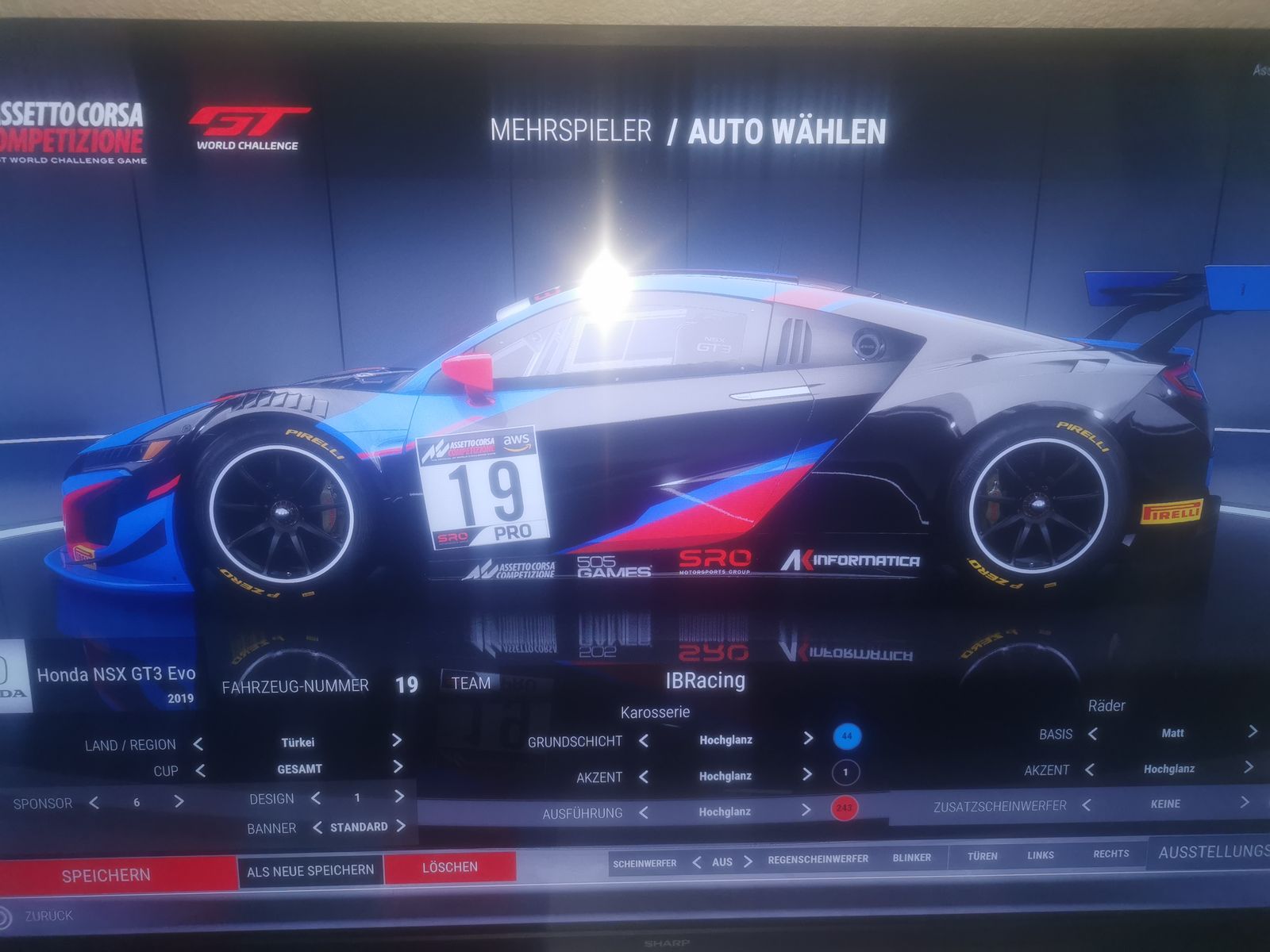Delete the livery with Löschen
1270x952 pixels.
(450, 867)
